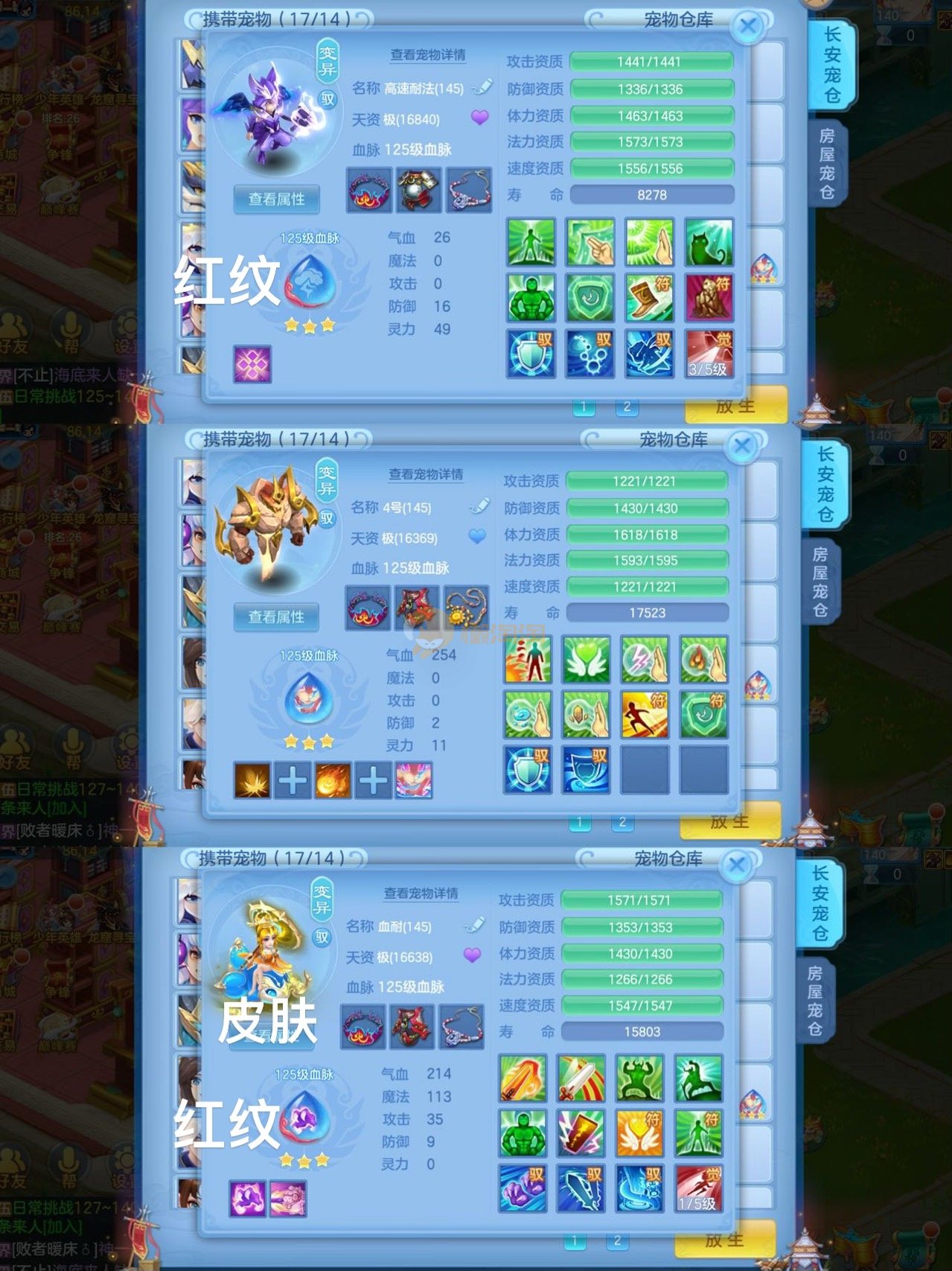
Task: Tap the fireball inner core slot
Action: coord(333,780)
